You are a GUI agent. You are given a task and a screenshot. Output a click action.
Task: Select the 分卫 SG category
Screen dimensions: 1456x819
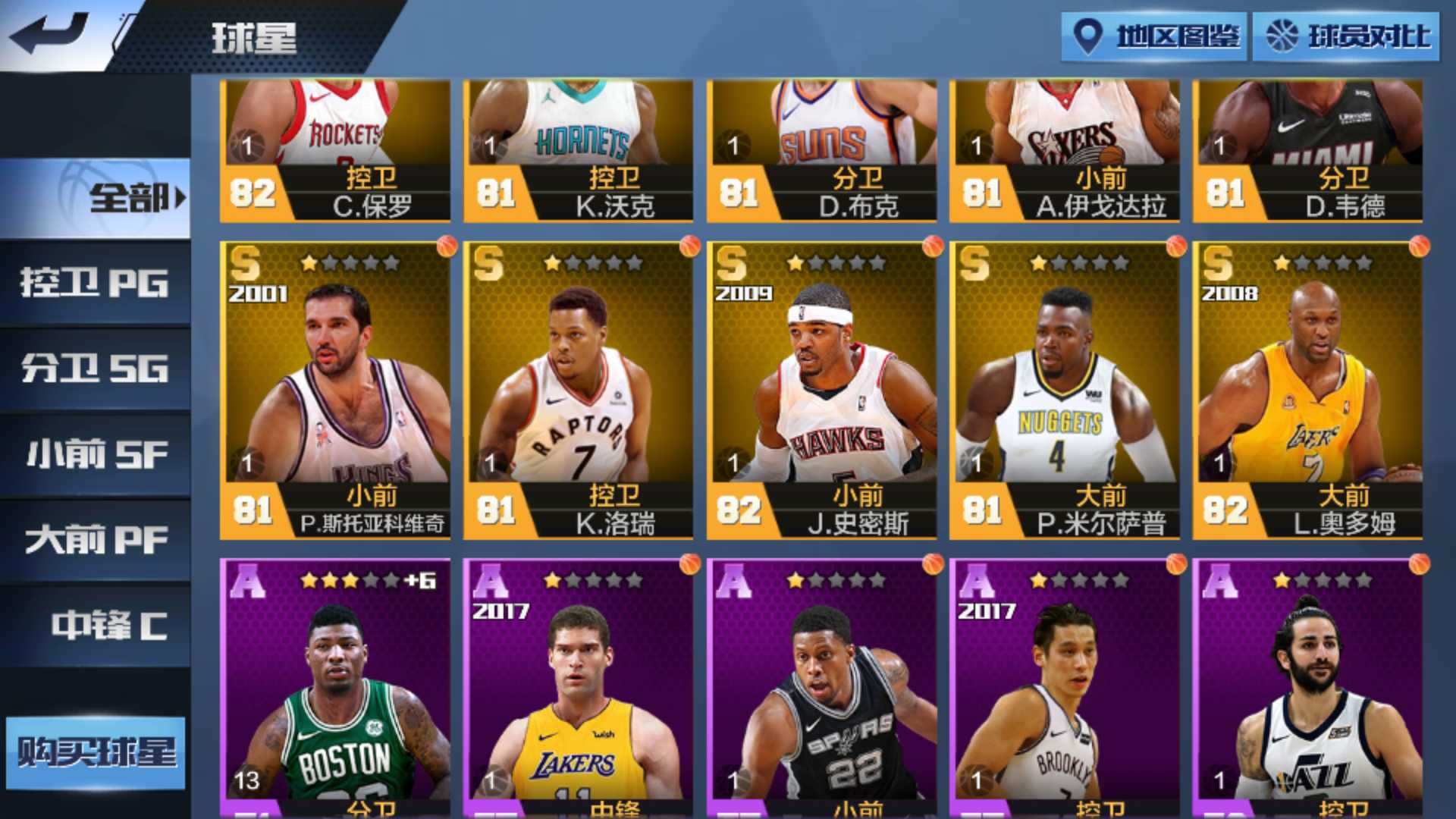point(94,367)
